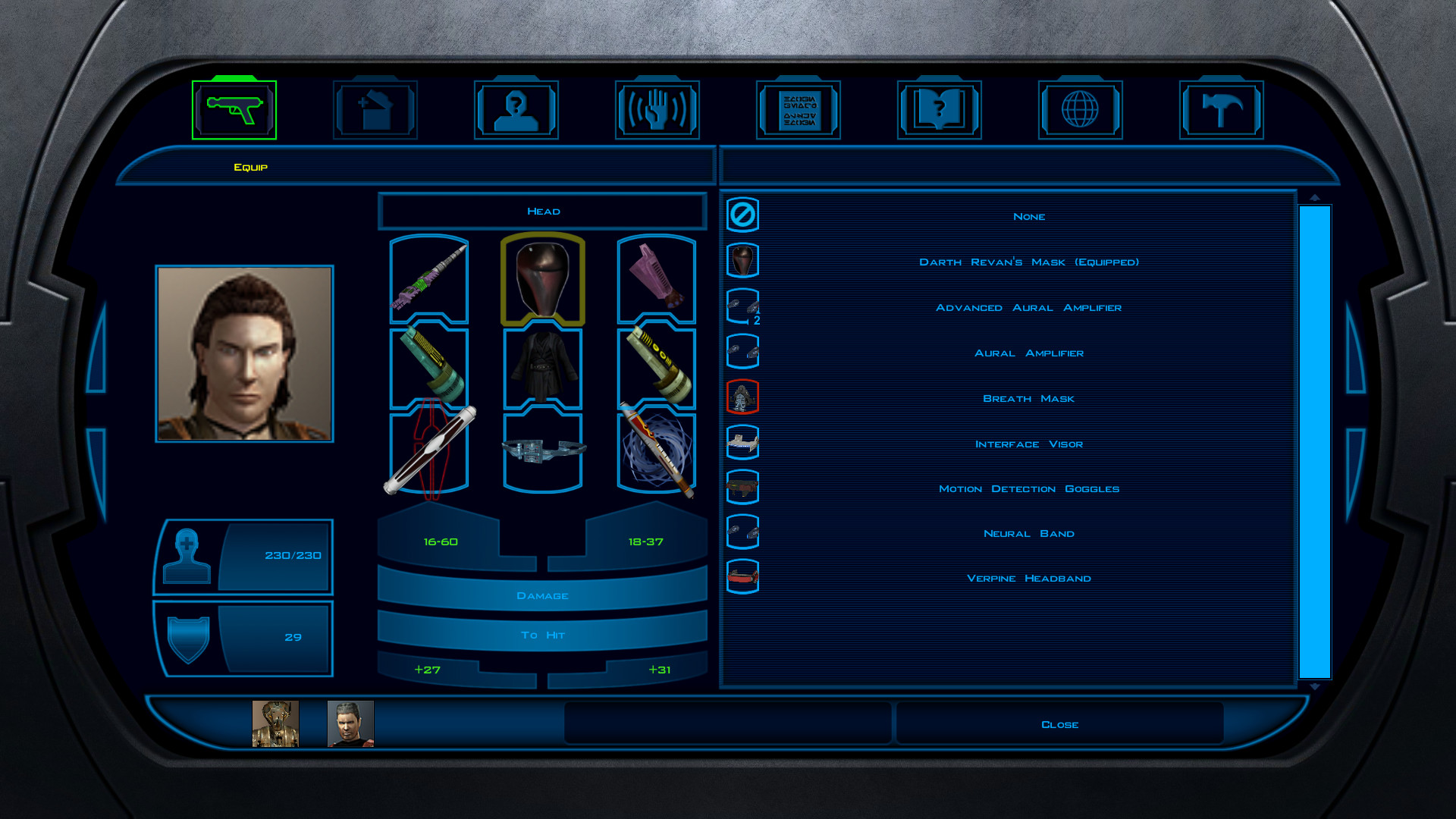Select the Interface Visor
1456x819 pixels.
pyautogui.click(x=1028, y=444)
